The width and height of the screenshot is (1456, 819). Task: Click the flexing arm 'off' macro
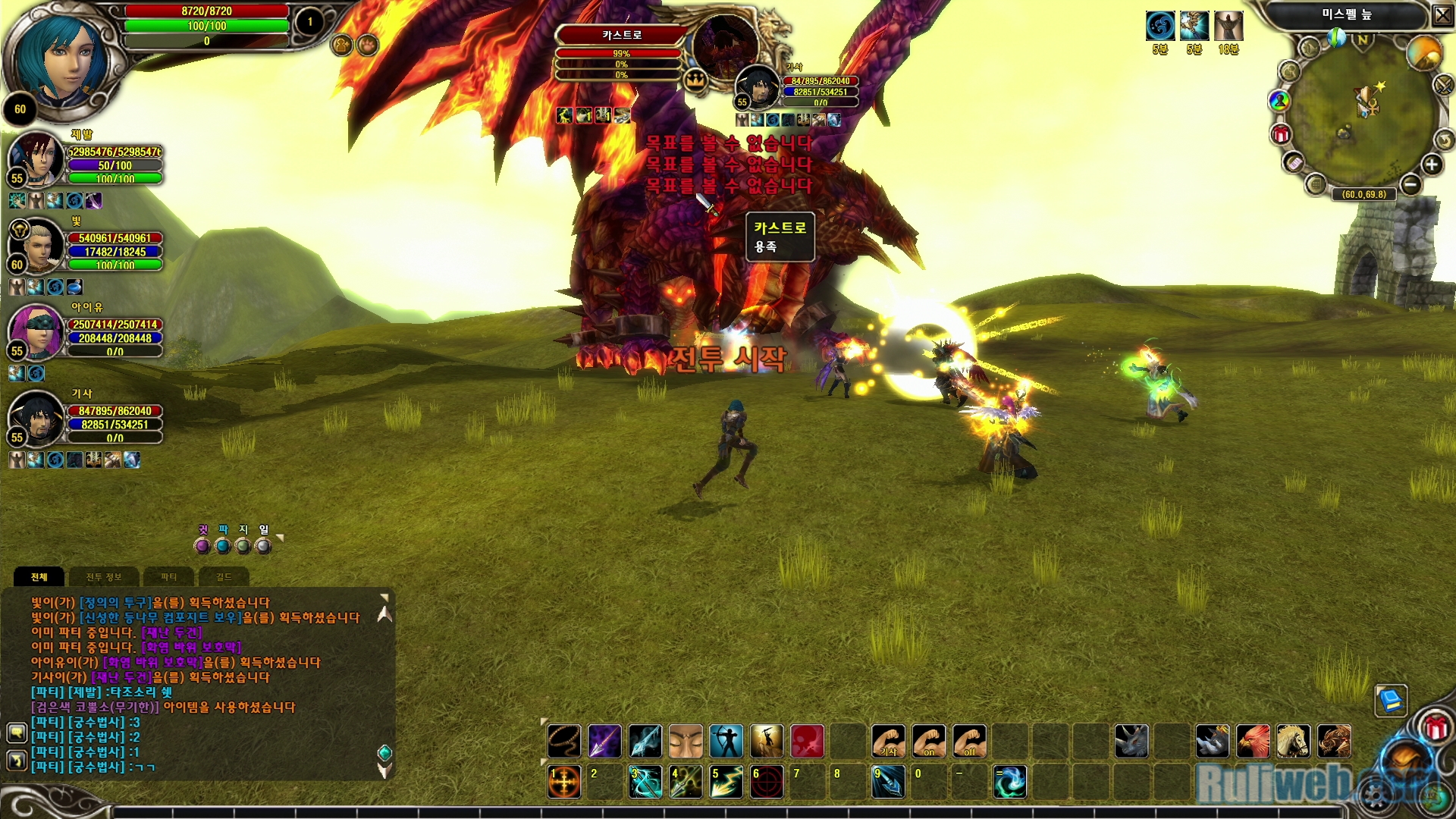pos(970,741)
